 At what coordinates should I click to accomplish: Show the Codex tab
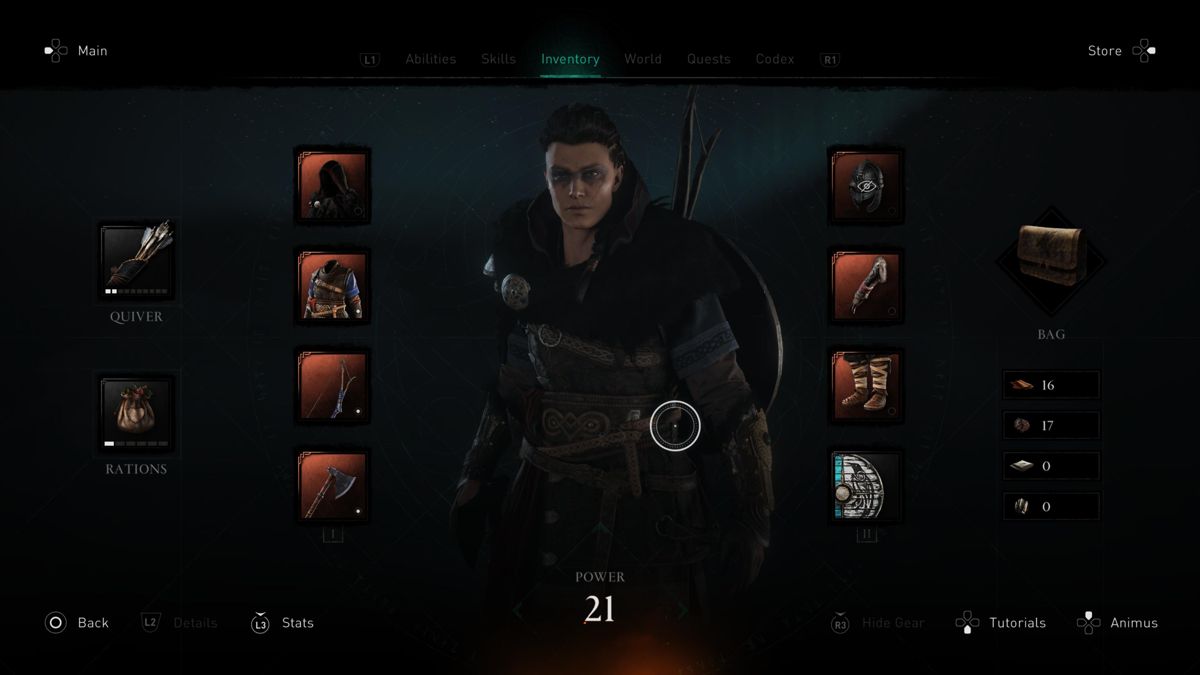tap(775, 59)
